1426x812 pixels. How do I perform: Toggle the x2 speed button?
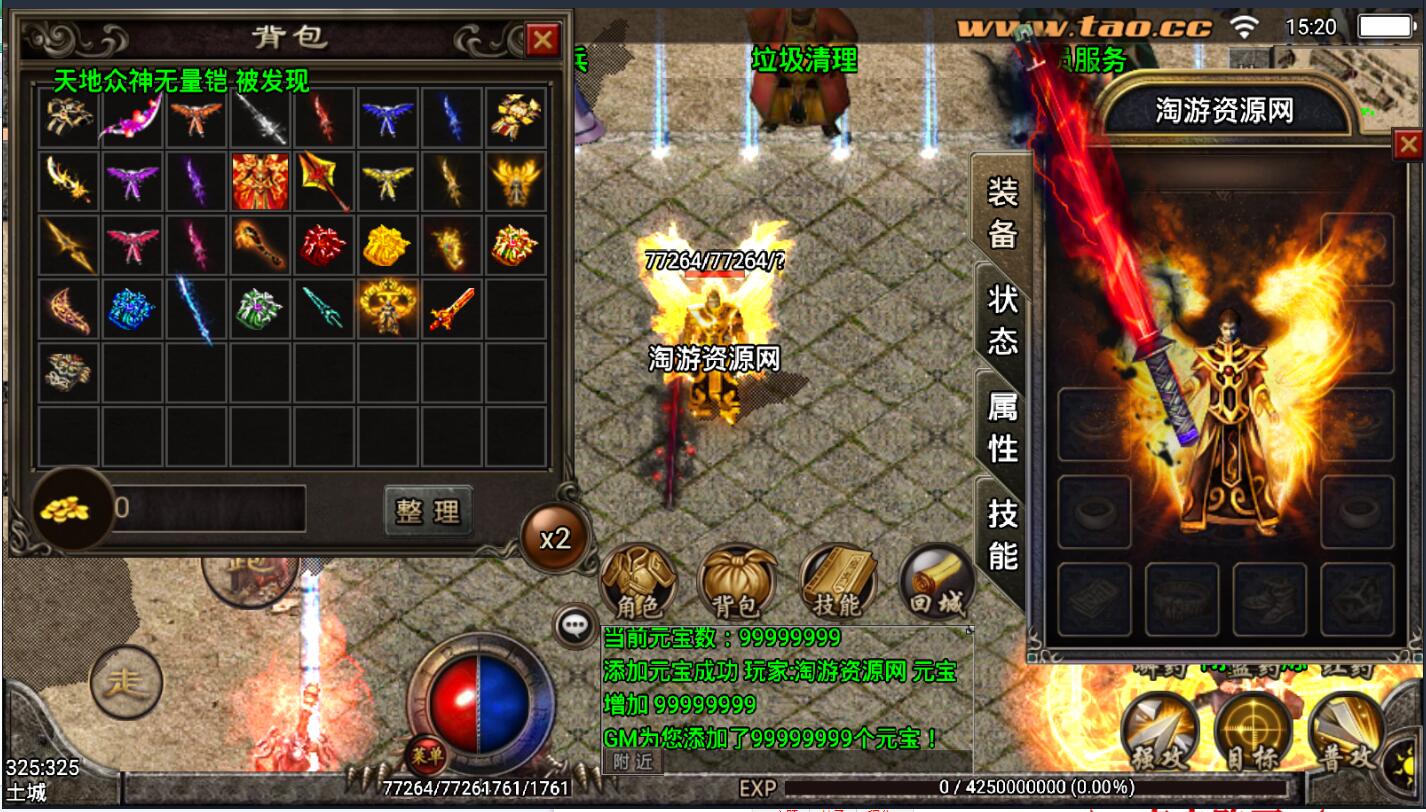click(x=555, y=539)
